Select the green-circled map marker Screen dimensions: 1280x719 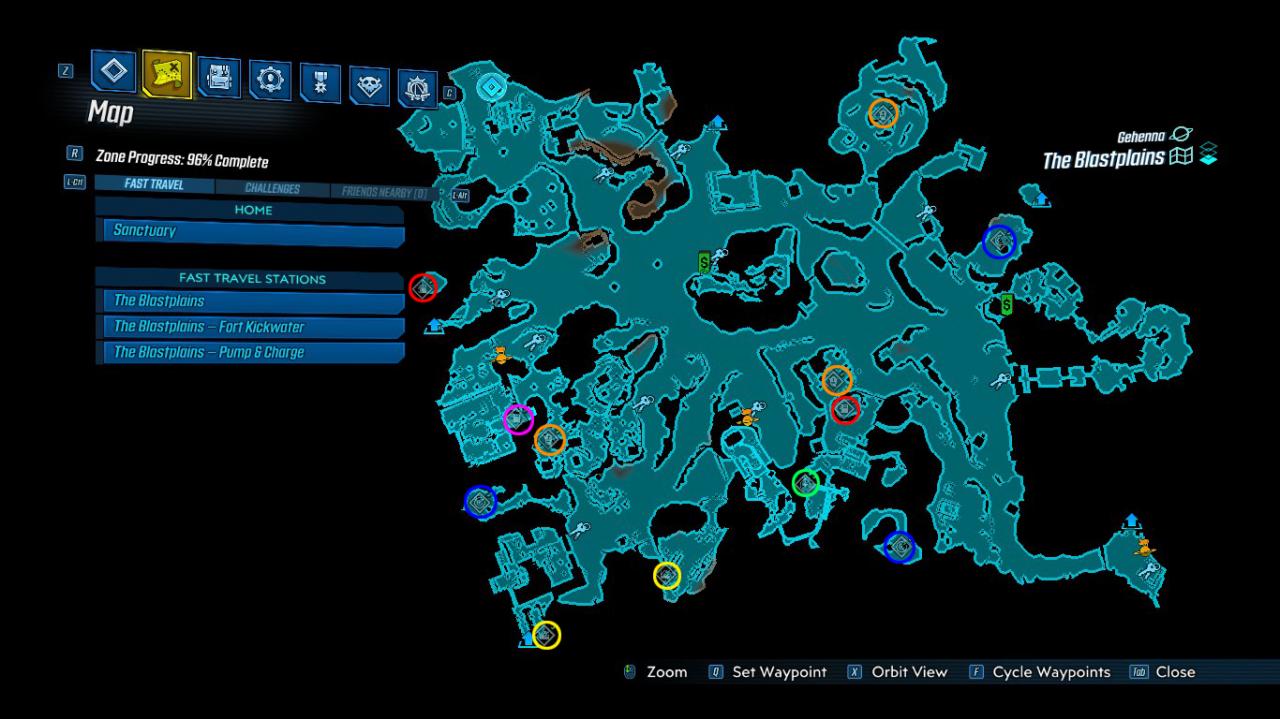806,483
